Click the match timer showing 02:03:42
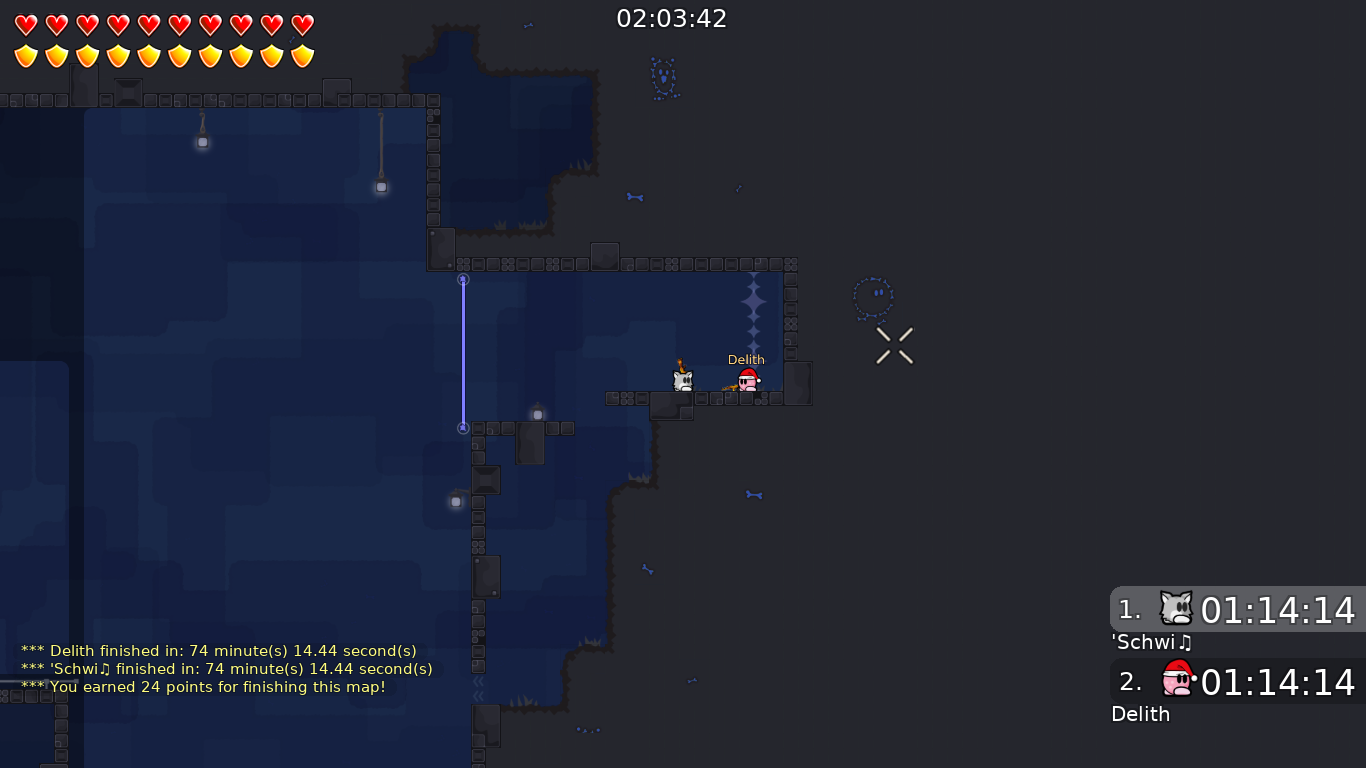This screenshot has height=768, width=1366. (672, 18)
